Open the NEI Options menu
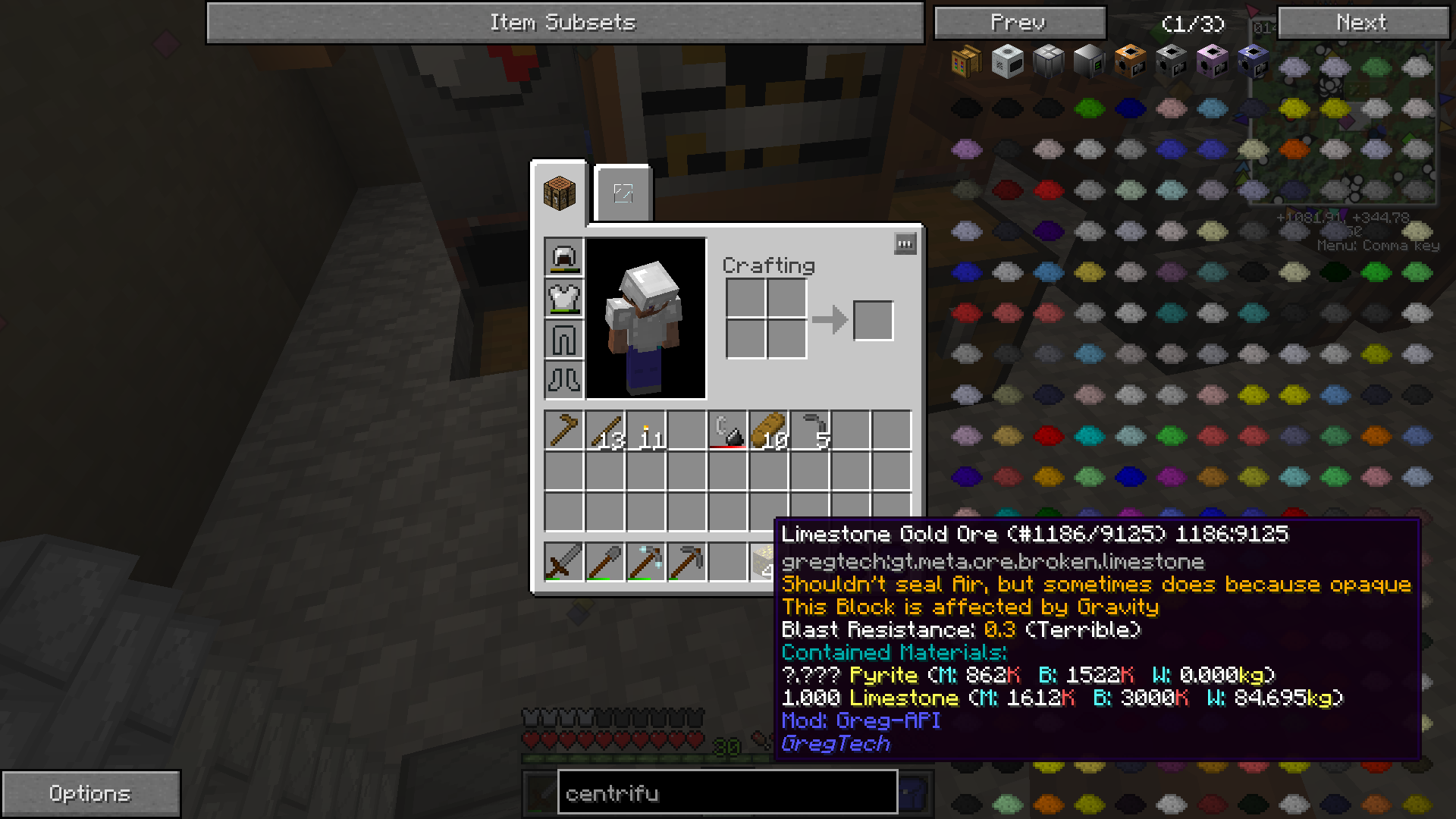This screenshot has height=819, width=1456. coord(90,793)
